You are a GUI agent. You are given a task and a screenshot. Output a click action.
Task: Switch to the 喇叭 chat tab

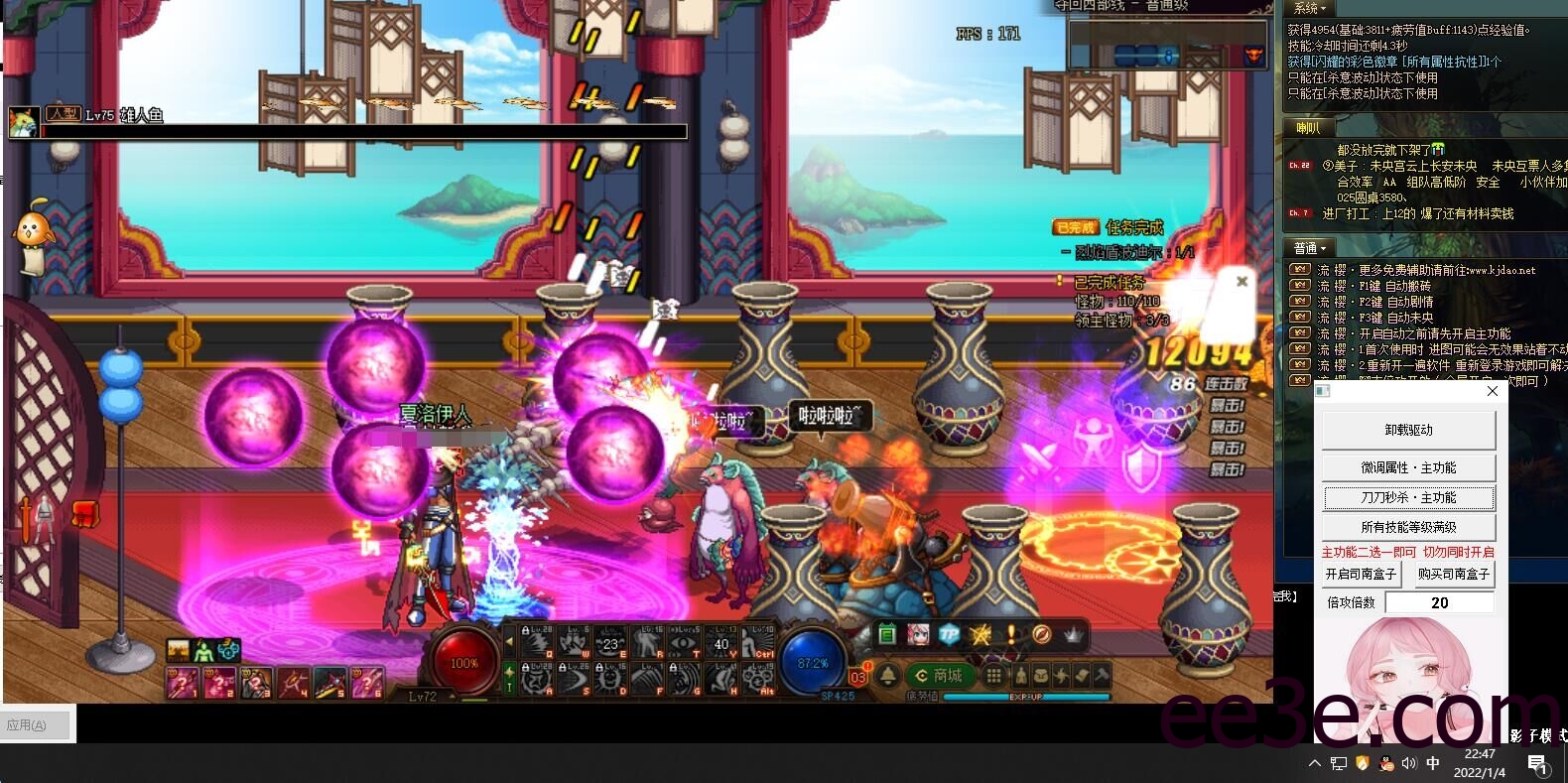[x=1308, y=128]
